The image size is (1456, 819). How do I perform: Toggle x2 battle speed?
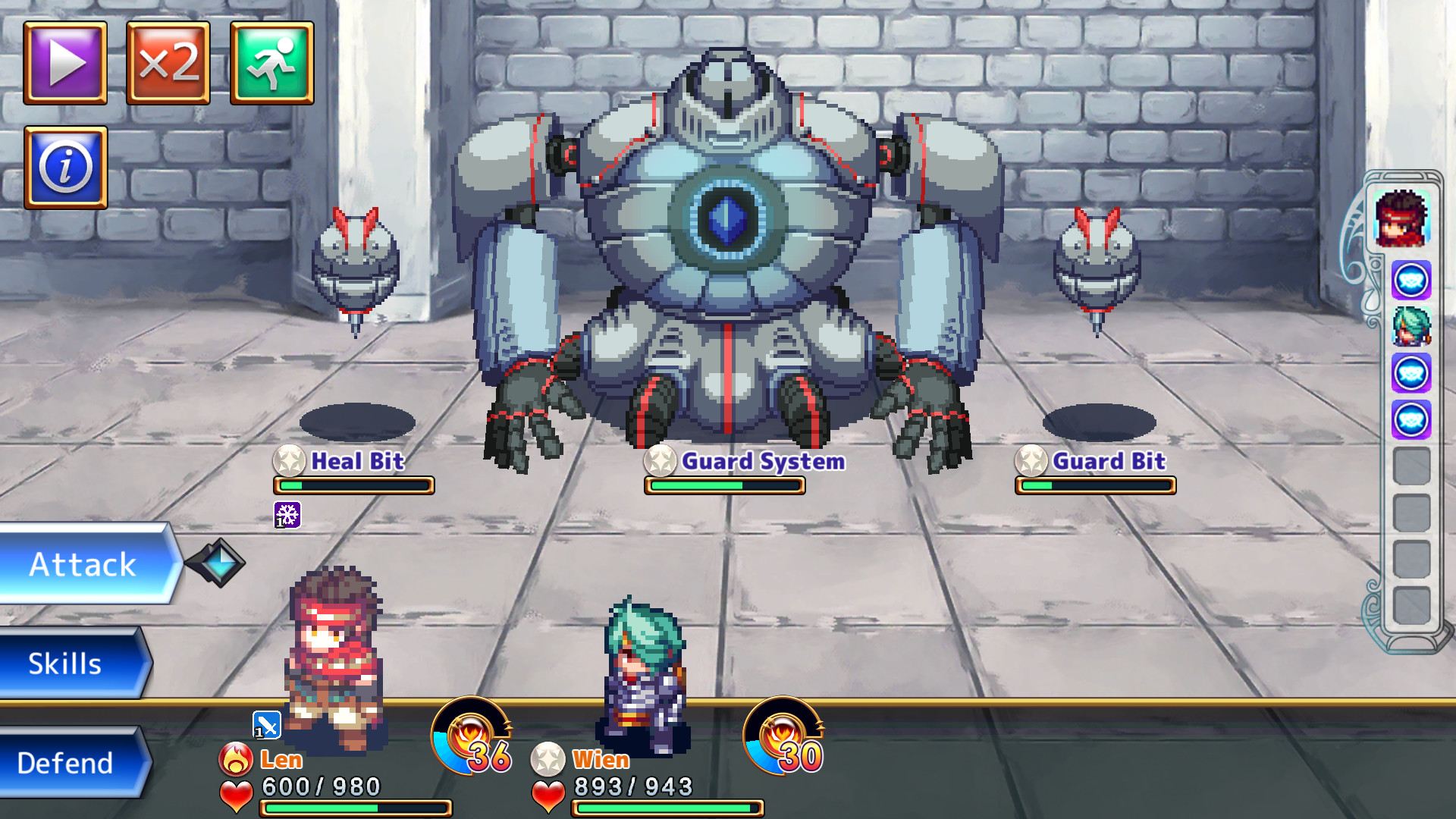point(168,63)
